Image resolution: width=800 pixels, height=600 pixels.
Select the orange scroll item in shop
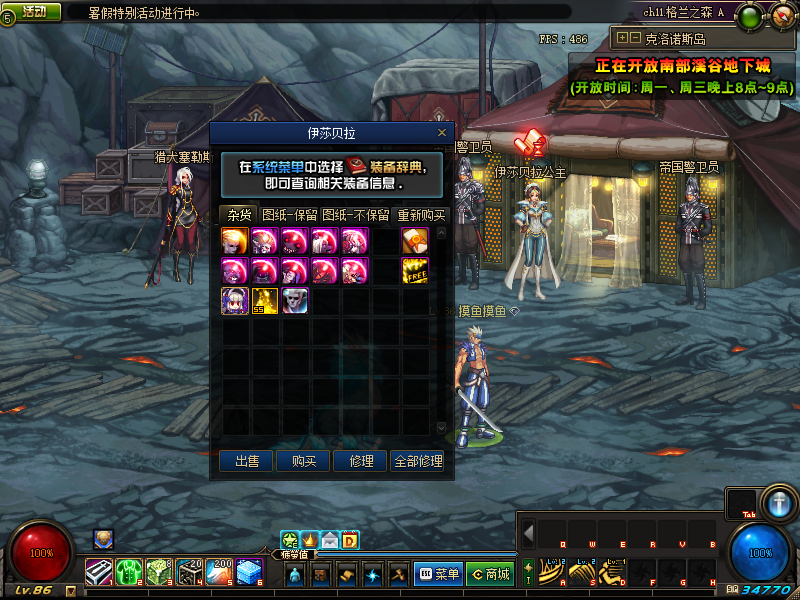pos(415,241)
